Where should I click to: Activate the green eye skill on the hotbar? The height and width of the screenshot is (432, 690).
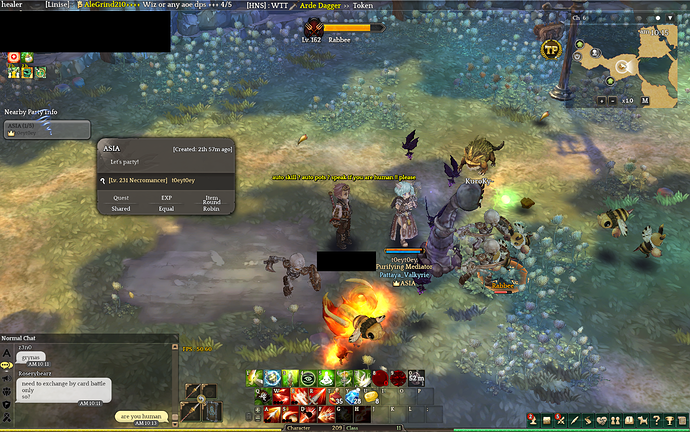(308, 378)
